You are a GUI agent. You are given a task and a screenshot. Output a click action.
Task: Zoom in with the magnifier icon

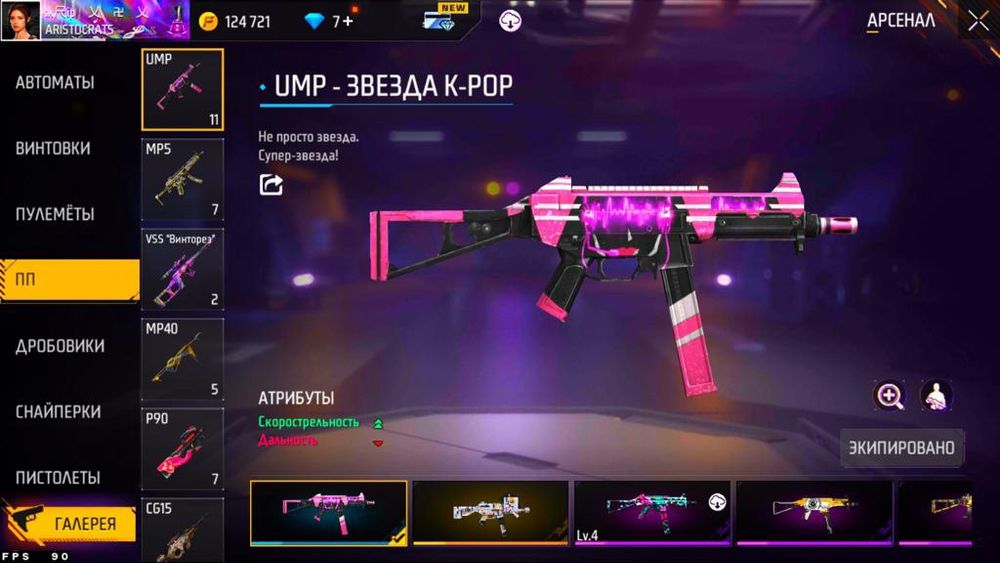point(889,395)
